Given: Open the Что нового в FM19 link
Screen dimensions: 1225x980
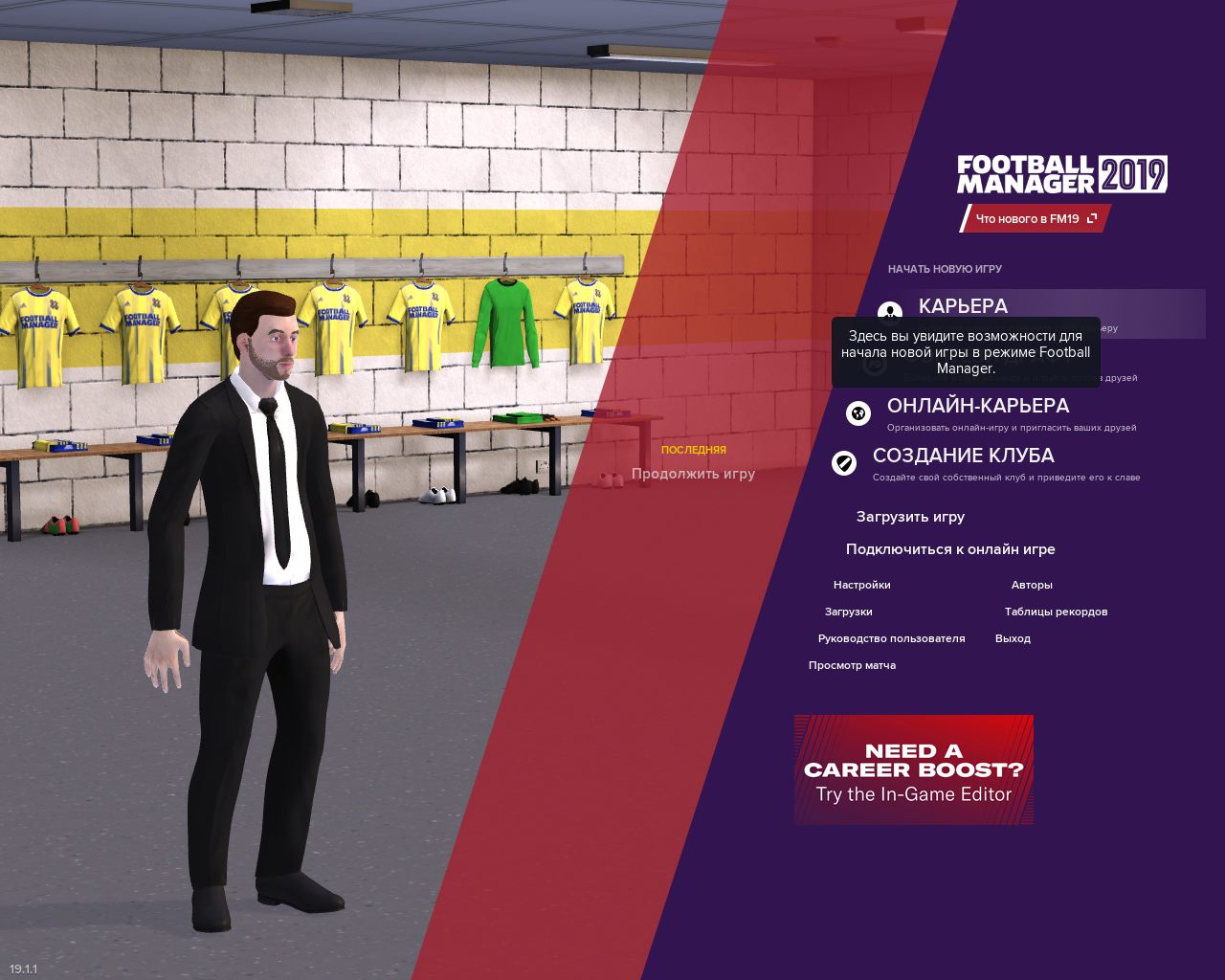Looking at the screenshot, I should [1036, 219].
